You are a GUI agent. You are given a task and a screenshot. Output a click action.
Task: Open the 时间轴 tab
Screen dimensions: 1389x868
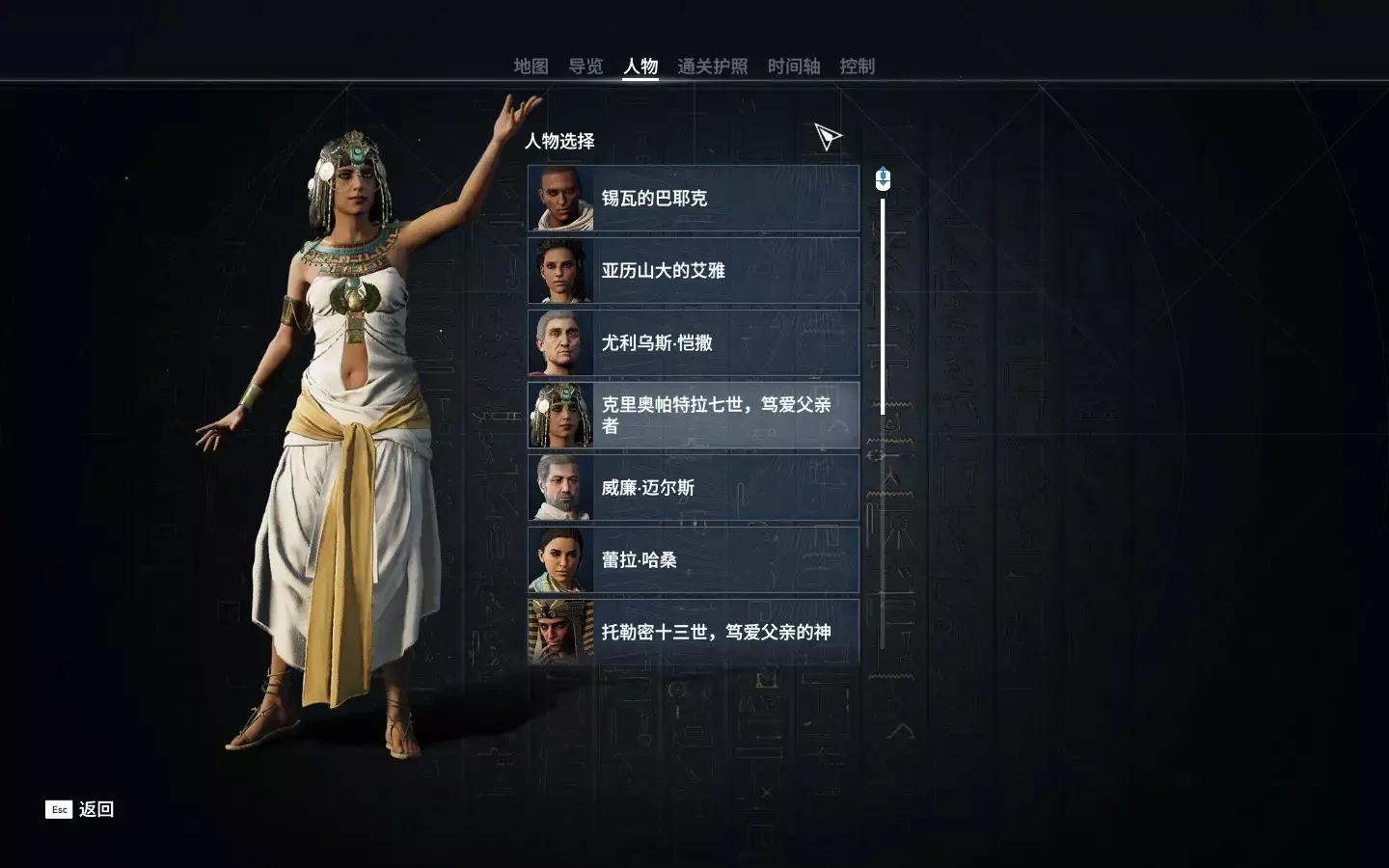click(794, 67)
